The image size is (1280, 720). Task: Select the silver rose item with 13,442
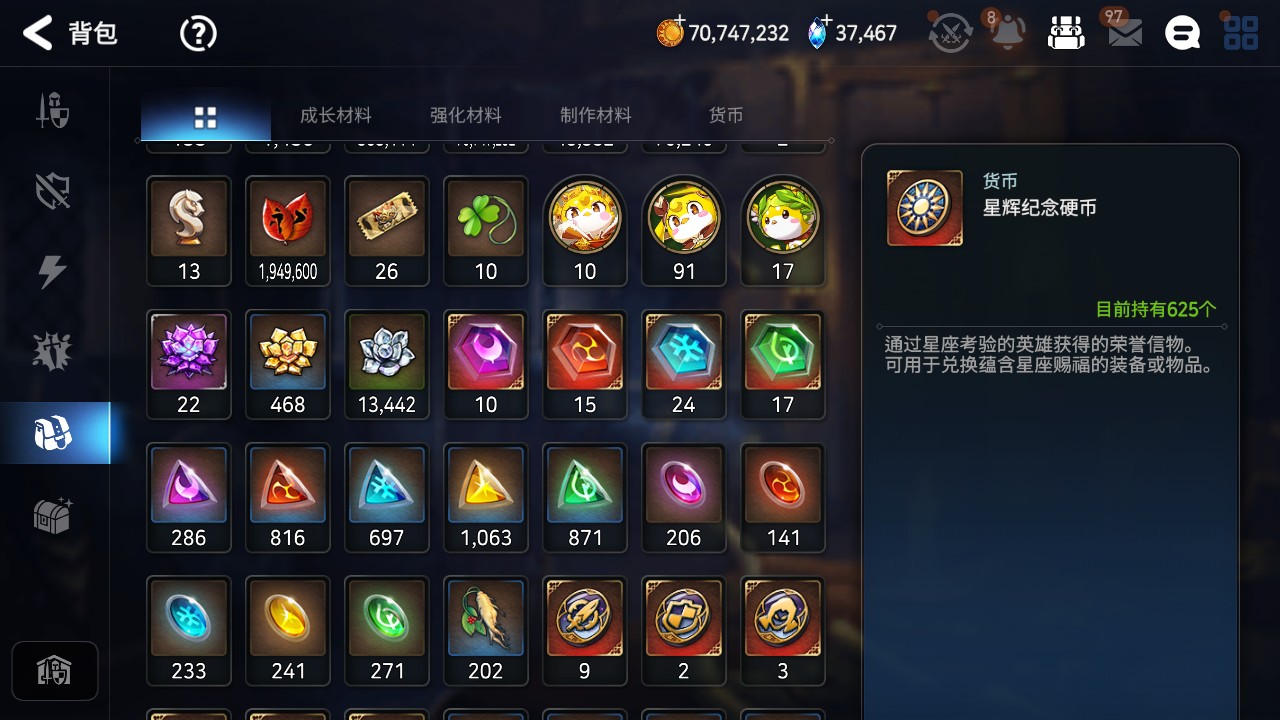(x=386, y=353)
